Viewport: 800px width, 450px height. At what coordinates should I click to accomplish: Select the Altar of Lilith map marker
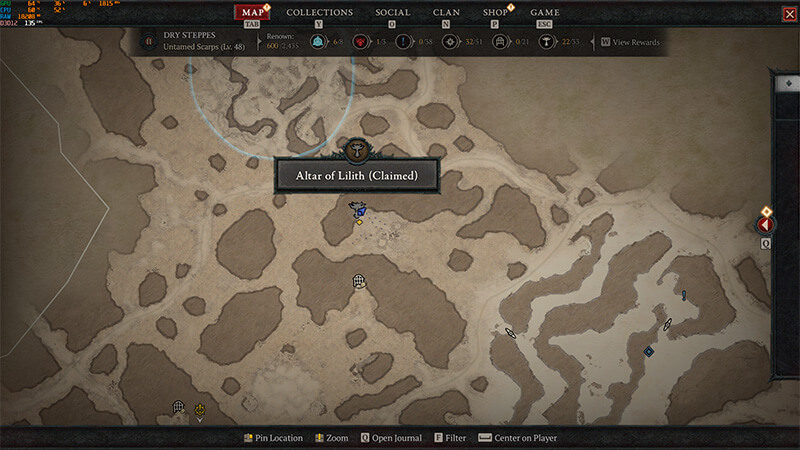pos(356,150)
